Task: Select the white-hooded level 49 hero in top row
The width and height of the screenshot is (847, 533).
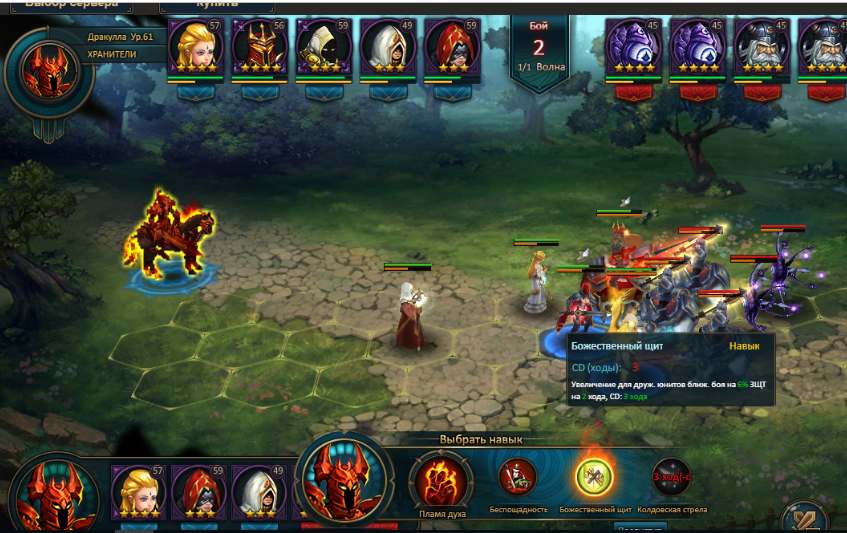Action: tap(387, 47)
